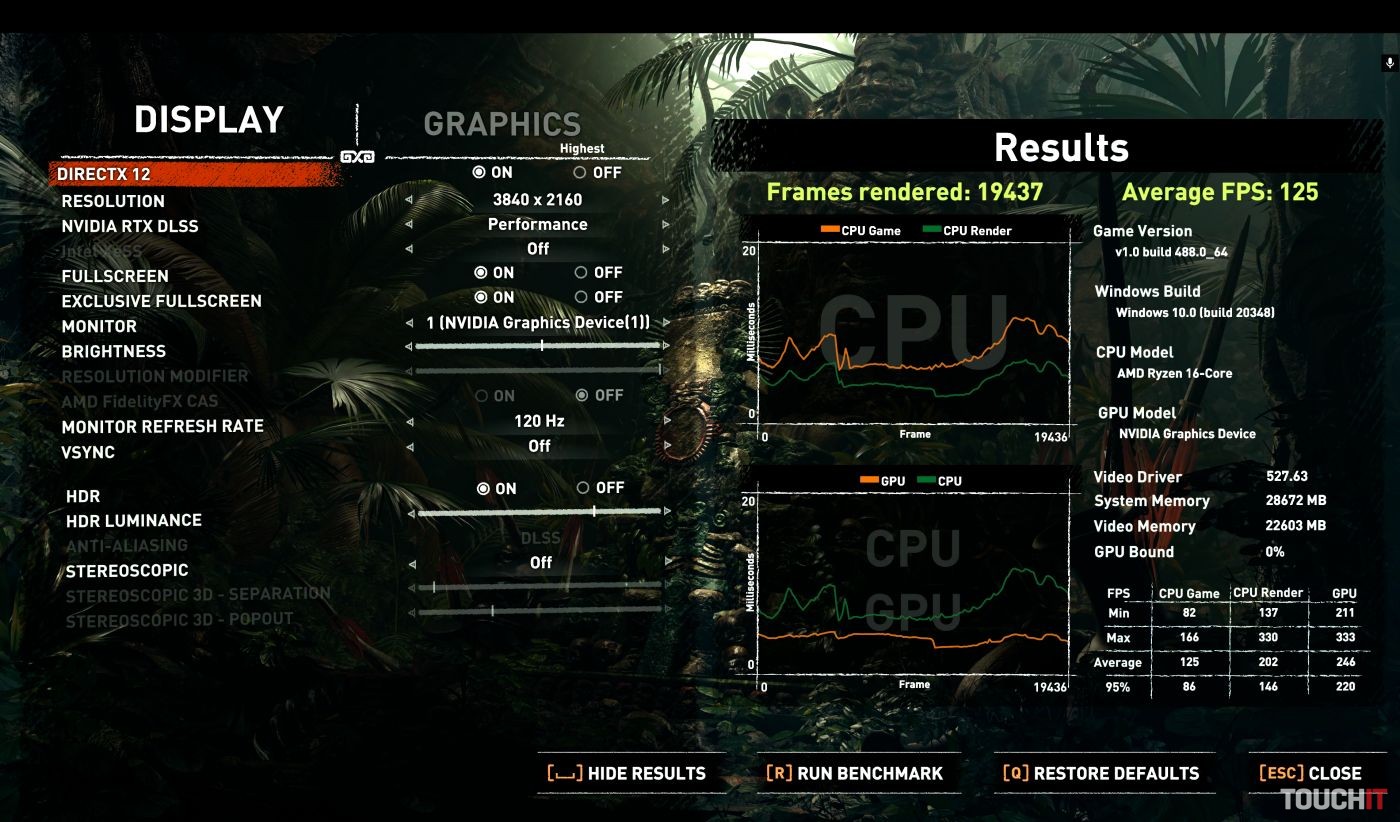Adjust the HDR Luminance slider
The height and width of the screenshot is (822, 1400).
[594, 512]
